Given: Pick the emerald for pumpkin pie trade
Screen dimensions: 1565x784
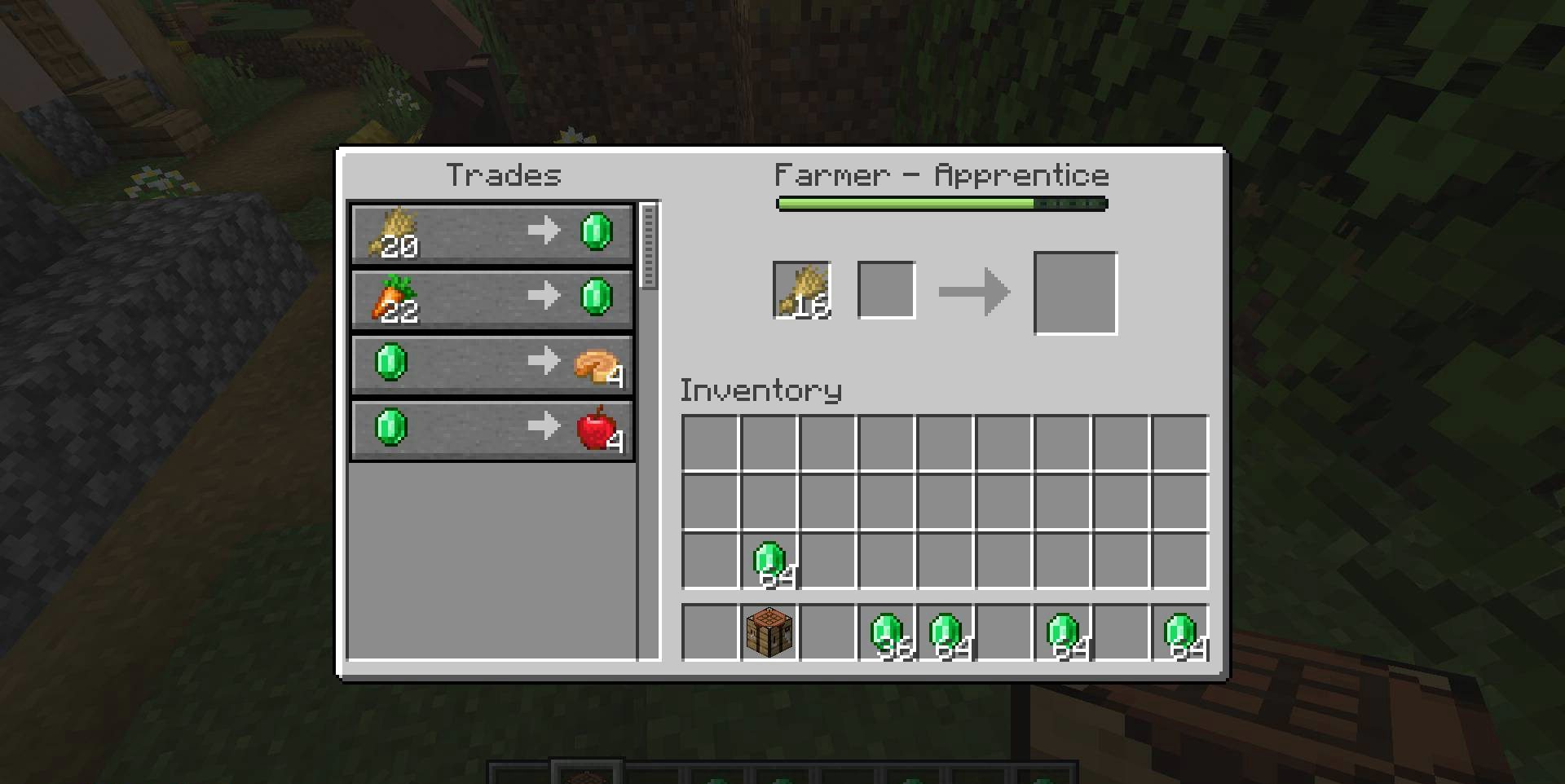Looking at the screenshot, I should click(x=492, y=363).
